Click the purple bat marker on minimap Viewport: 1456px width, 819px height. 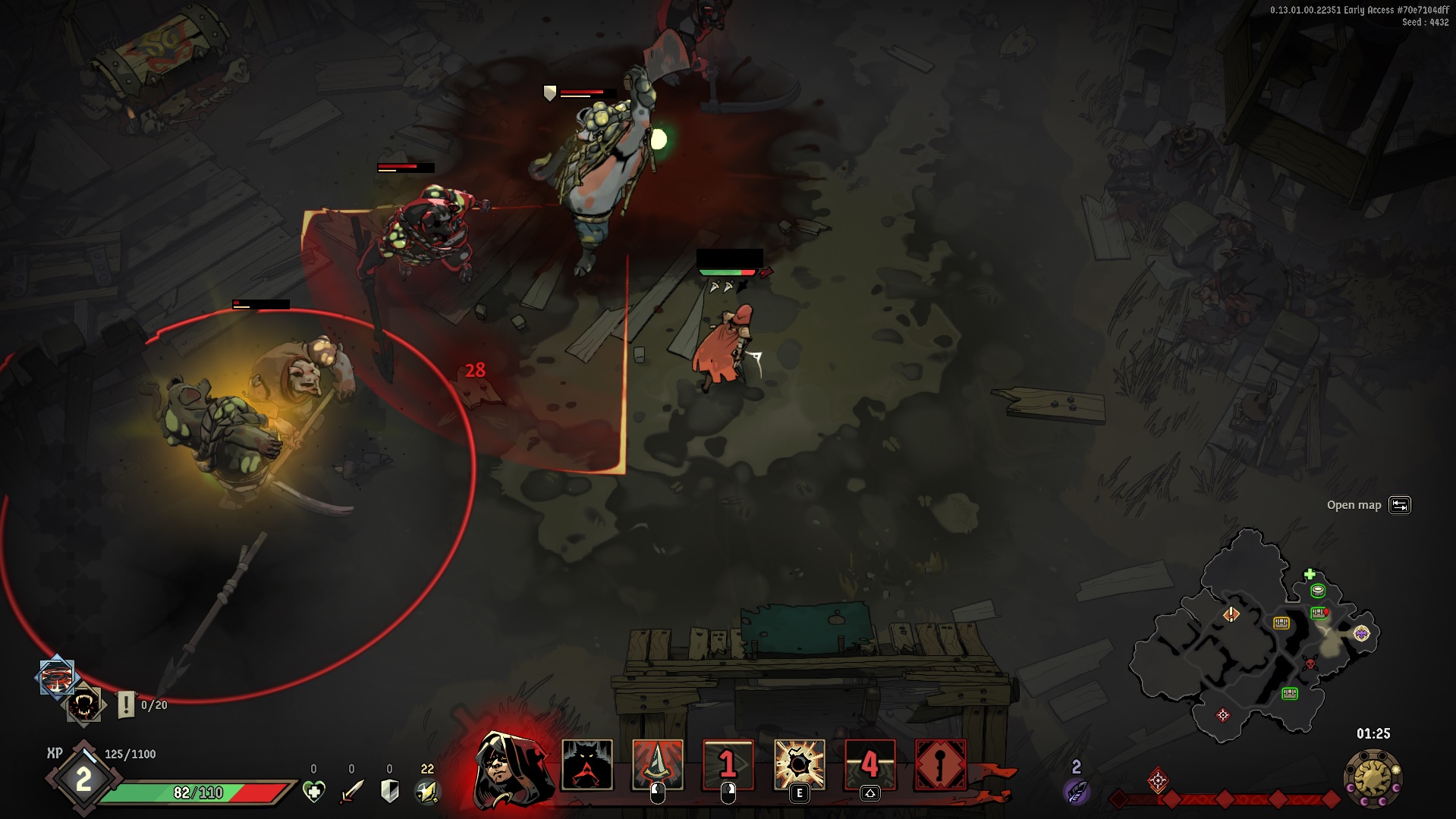tap(1361, 633)
